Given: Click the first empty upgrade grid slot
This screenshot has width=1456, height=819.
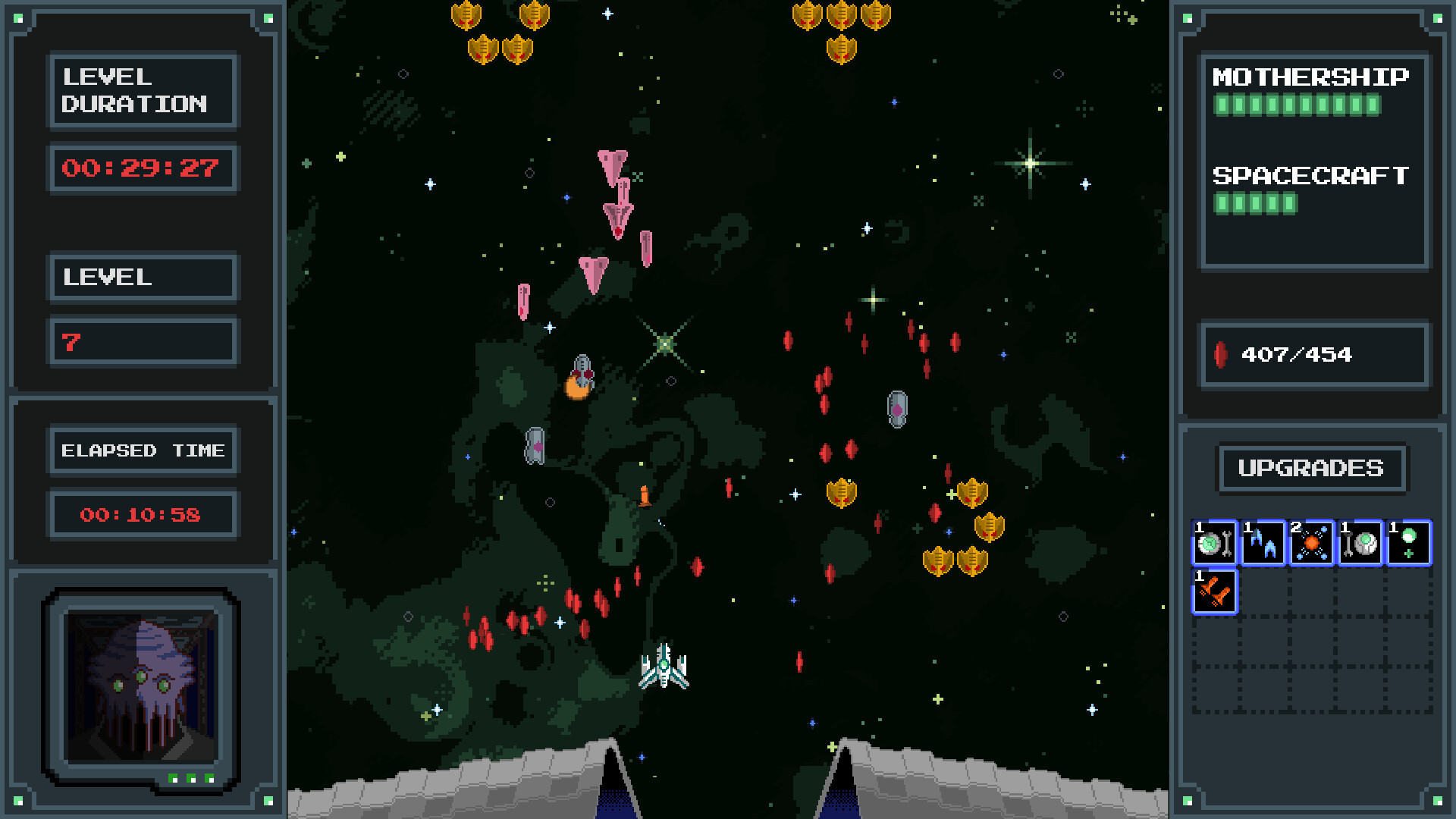Looking at the screenshot, I should pyautogui.click(x=1263, y=590).
